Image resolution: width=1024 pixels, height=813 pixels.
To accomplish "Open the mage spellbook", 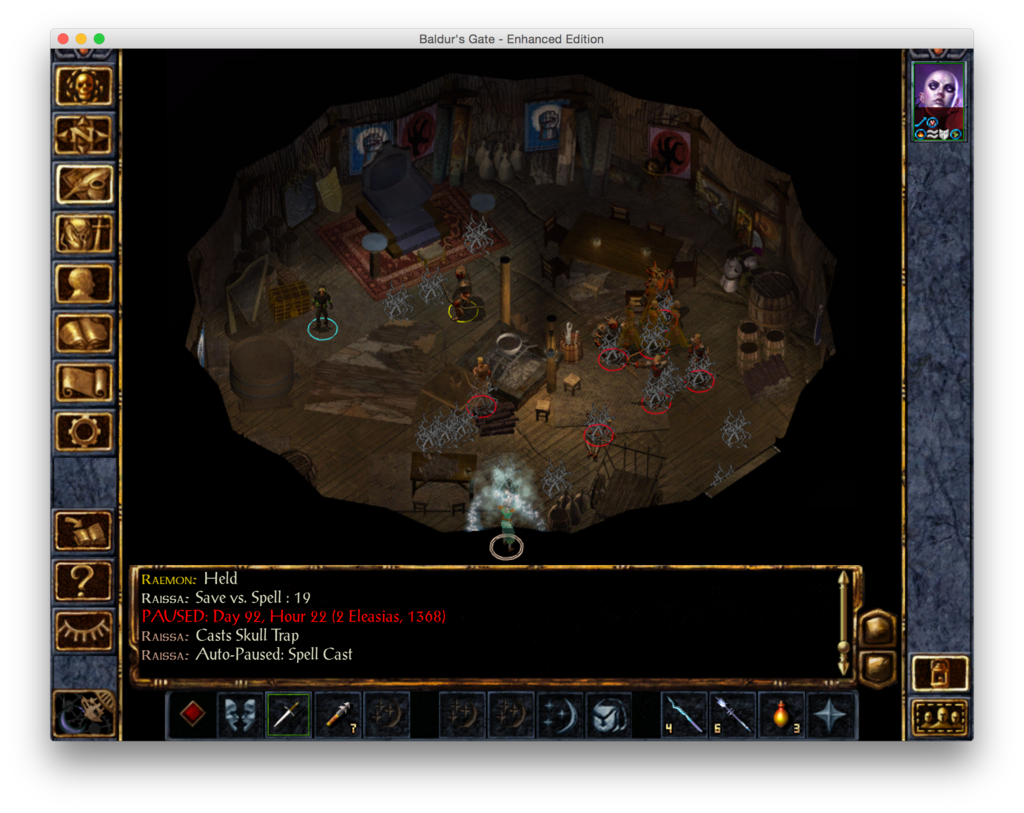I will click(x=84, y=333).
